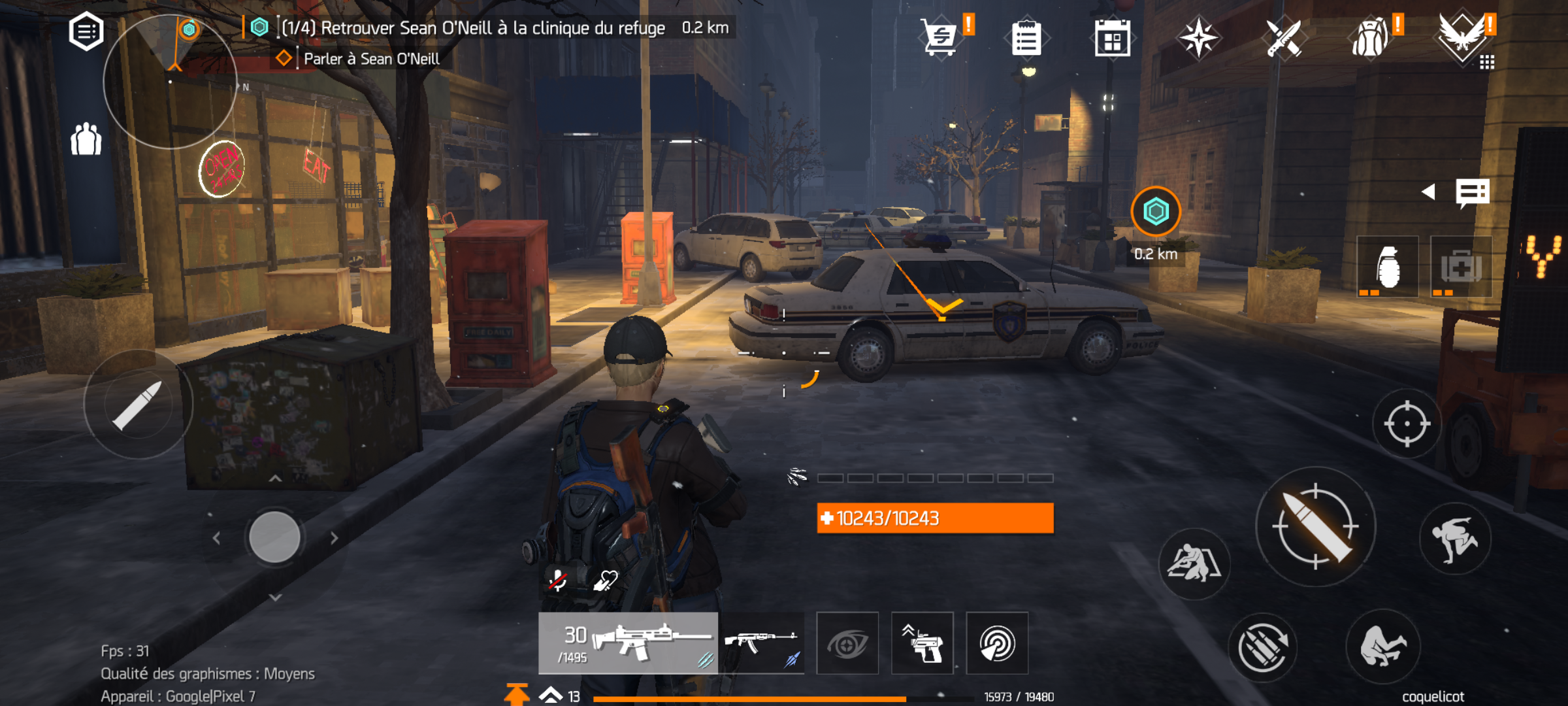Open the shopping cart store
The image size is (1568, 706).
pos(939,38)
